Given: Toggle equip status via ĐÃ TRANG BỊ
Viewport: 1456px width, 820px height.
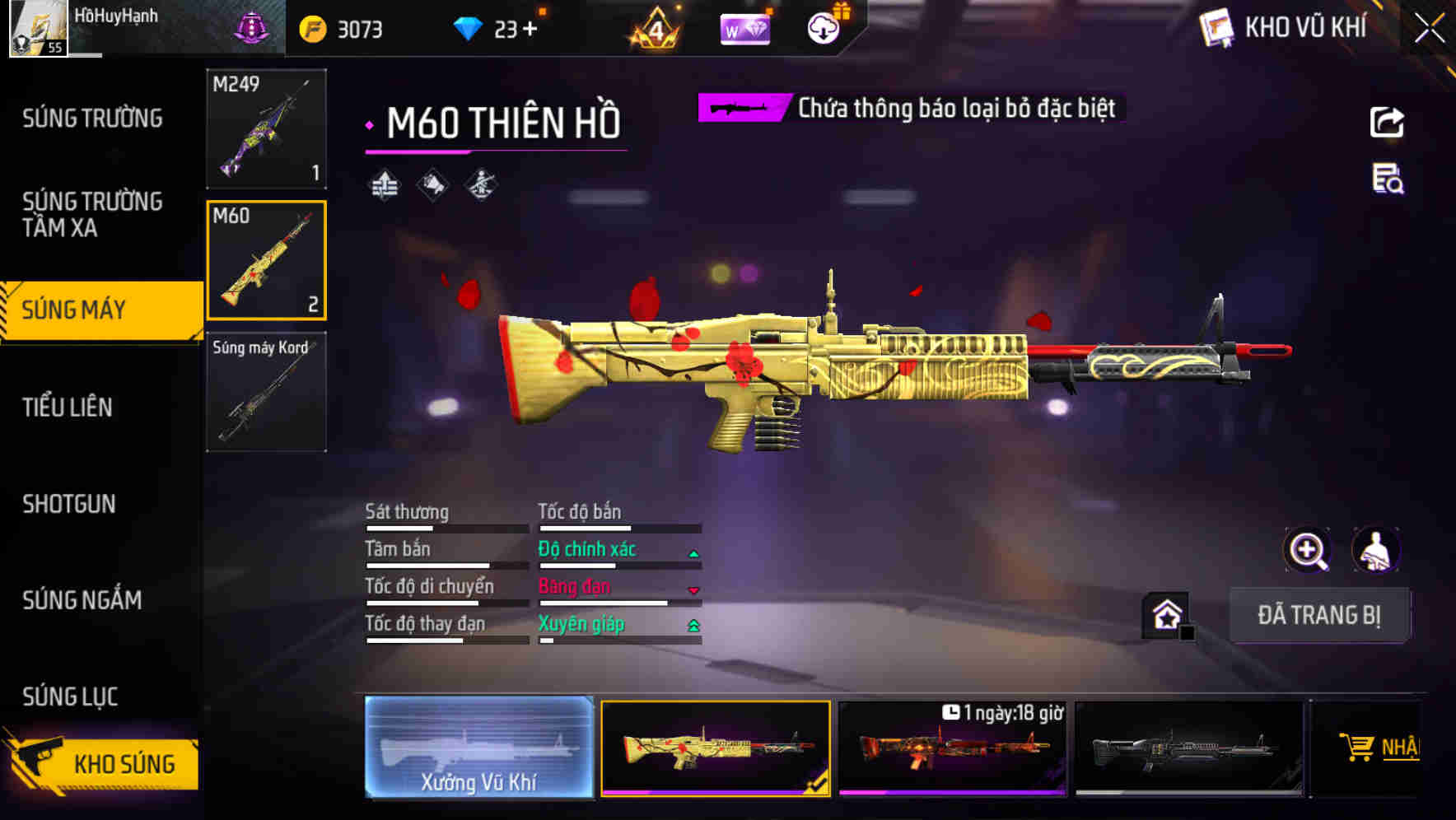Looking at the screenshot, I should pos(1319,614).
